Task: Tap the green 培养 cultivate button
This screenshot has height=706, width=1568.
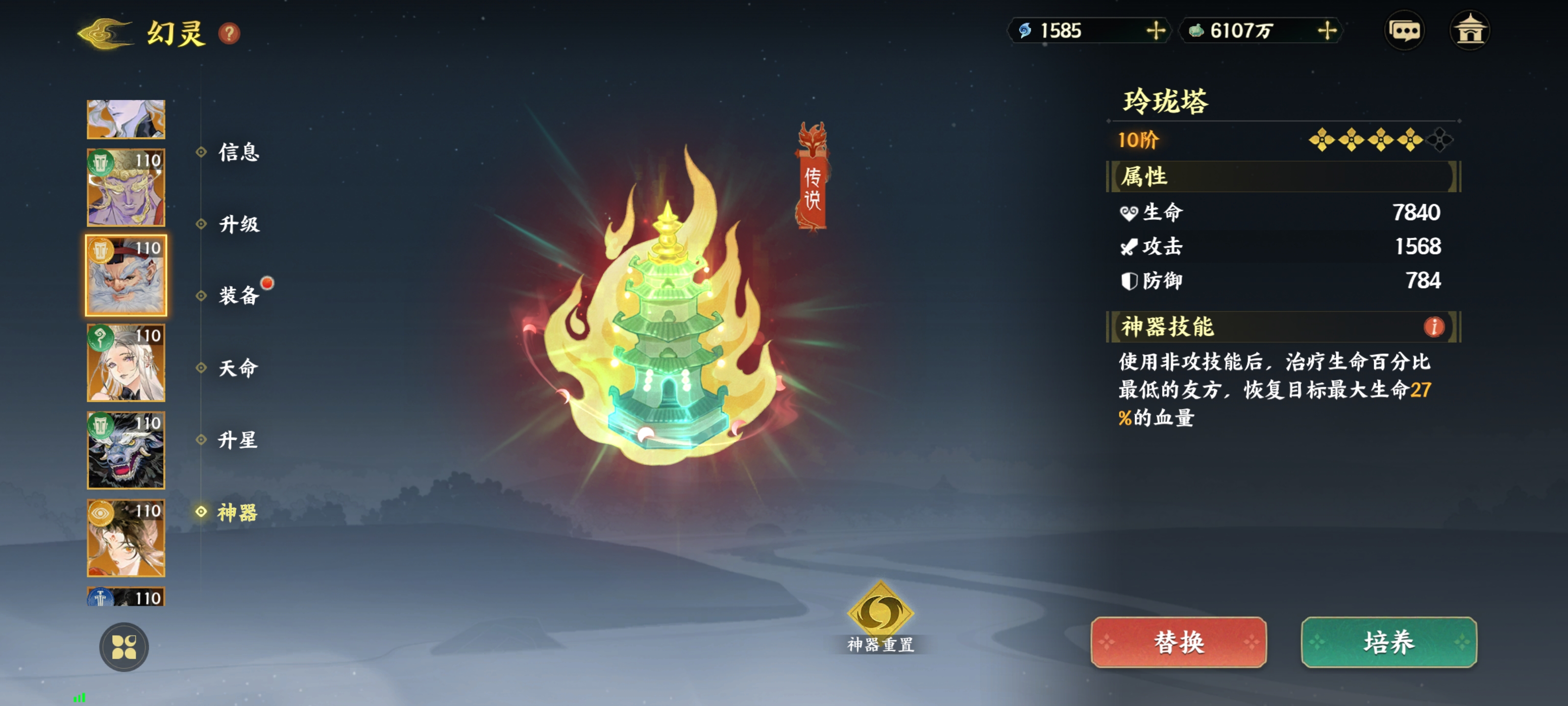Action: (1389, 643)
